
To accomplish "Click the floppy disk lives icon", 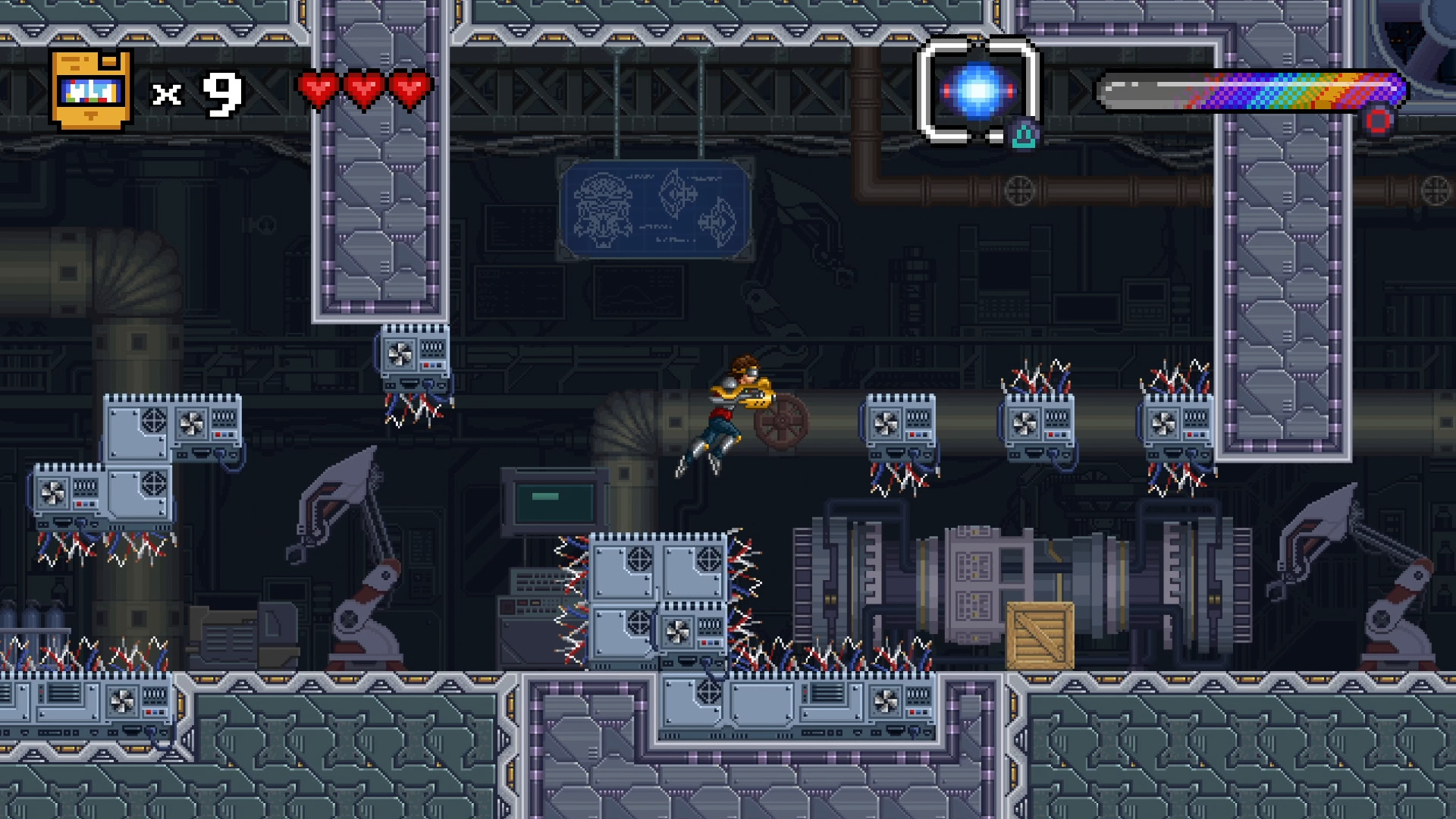I will 89,87.
